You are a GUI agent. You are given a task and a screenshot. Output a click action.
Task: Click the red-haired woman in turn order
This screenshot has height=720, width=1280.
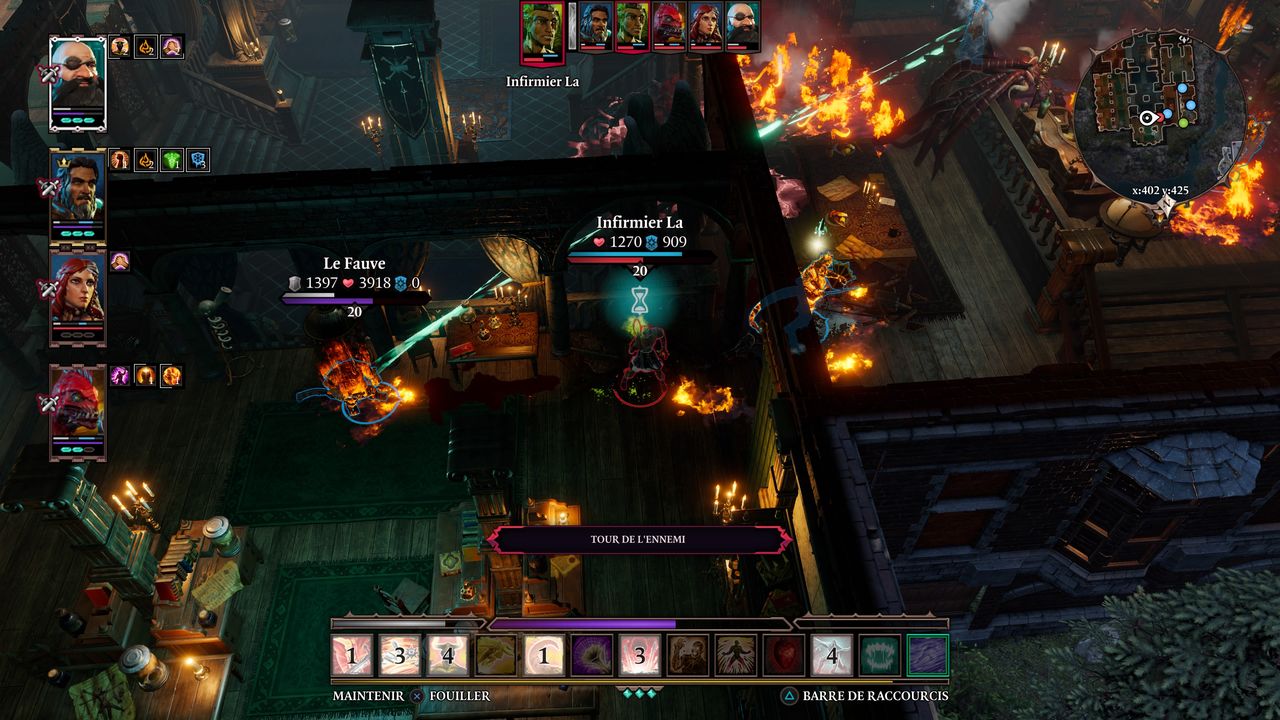705,25
